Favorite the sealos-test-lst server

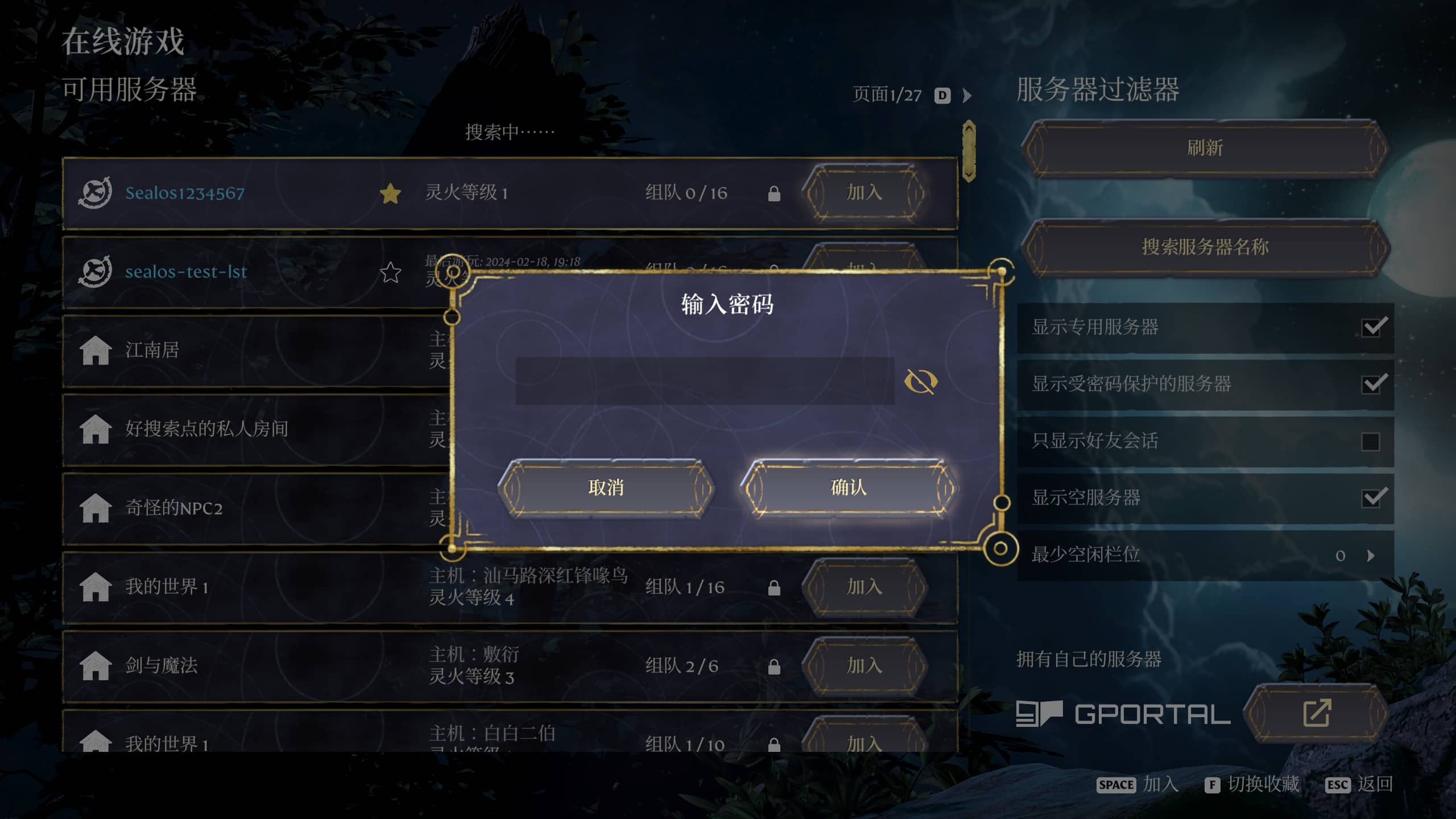tap(390, 272)
